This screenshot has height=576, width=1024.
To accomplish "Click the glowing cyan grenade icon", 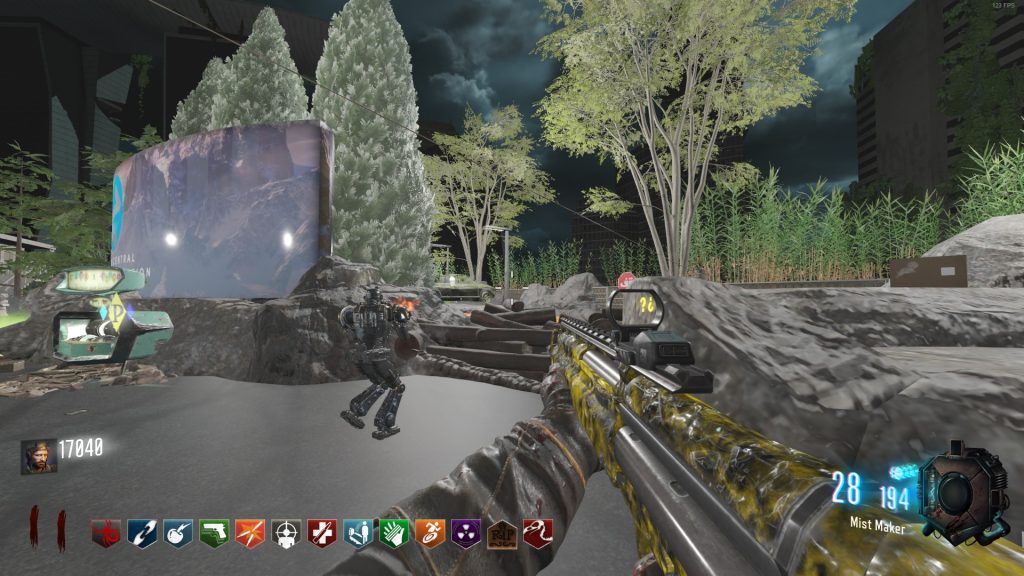I will pyautogui.click(x=904, y=471).
